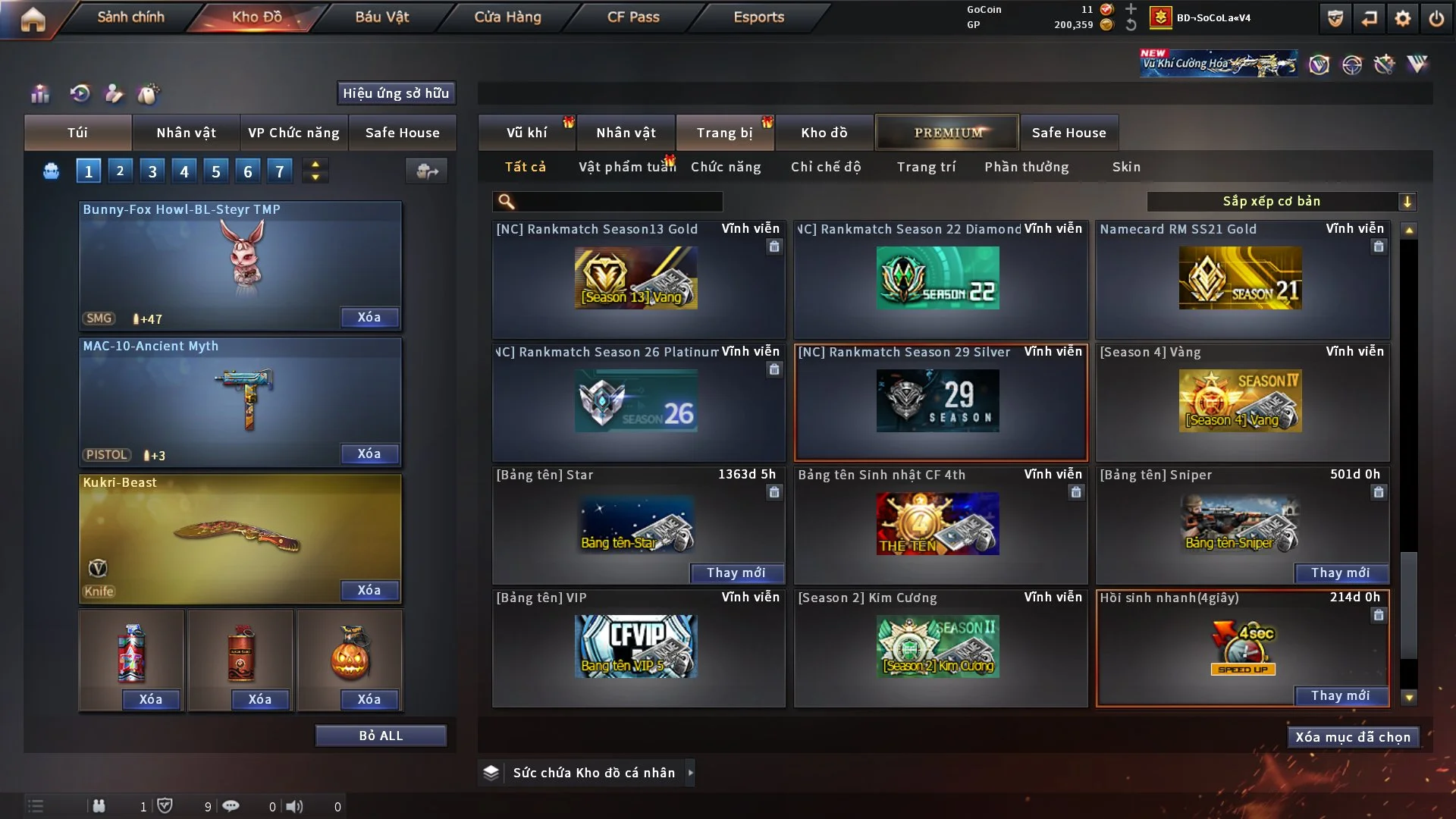Click the purchase history restore icon
The width and height of the screenshot is (1456, 819).
(81, 94)
